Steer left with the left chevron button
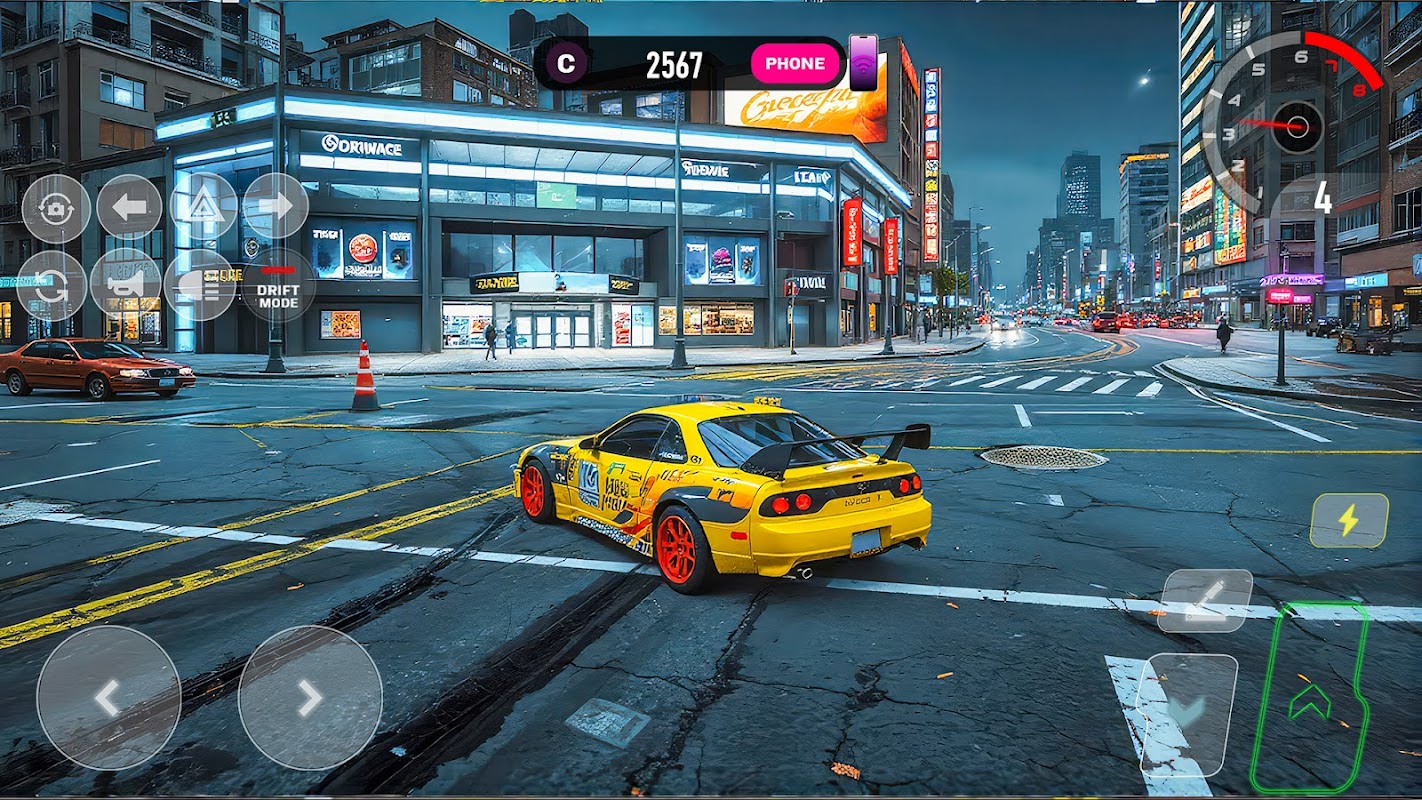The image size is (1422, 800). point(108,698)
